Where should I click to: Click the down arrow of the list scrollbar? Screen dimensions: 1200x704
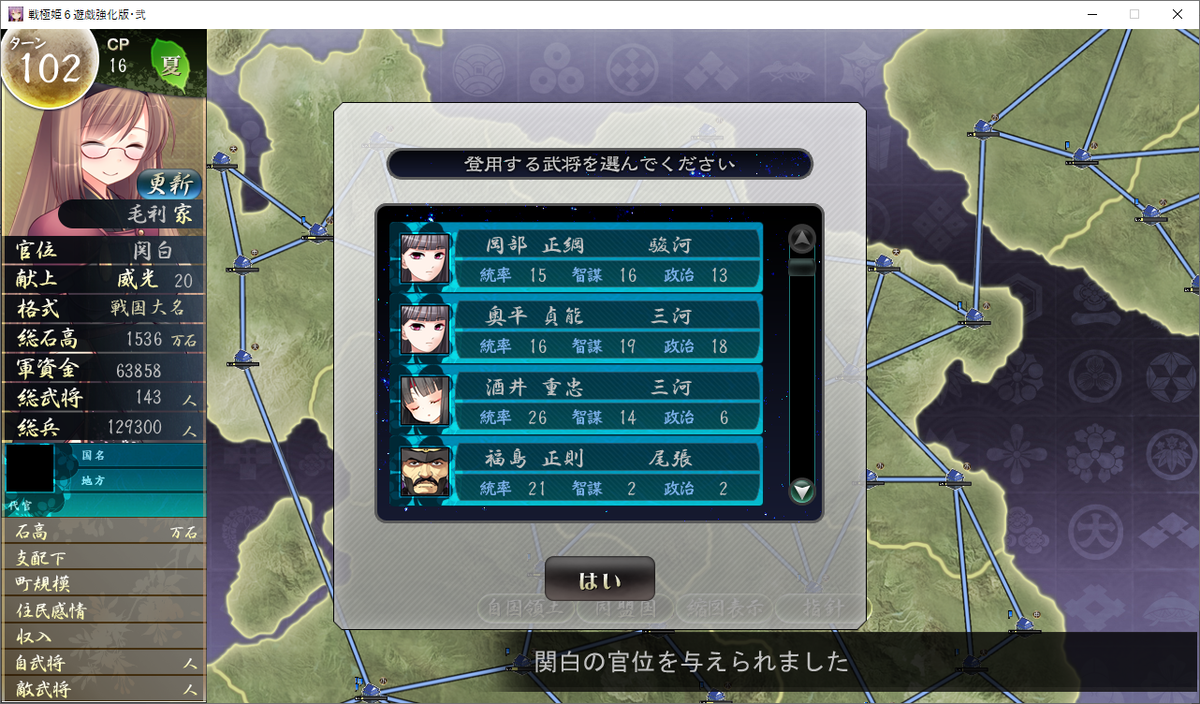802,491
